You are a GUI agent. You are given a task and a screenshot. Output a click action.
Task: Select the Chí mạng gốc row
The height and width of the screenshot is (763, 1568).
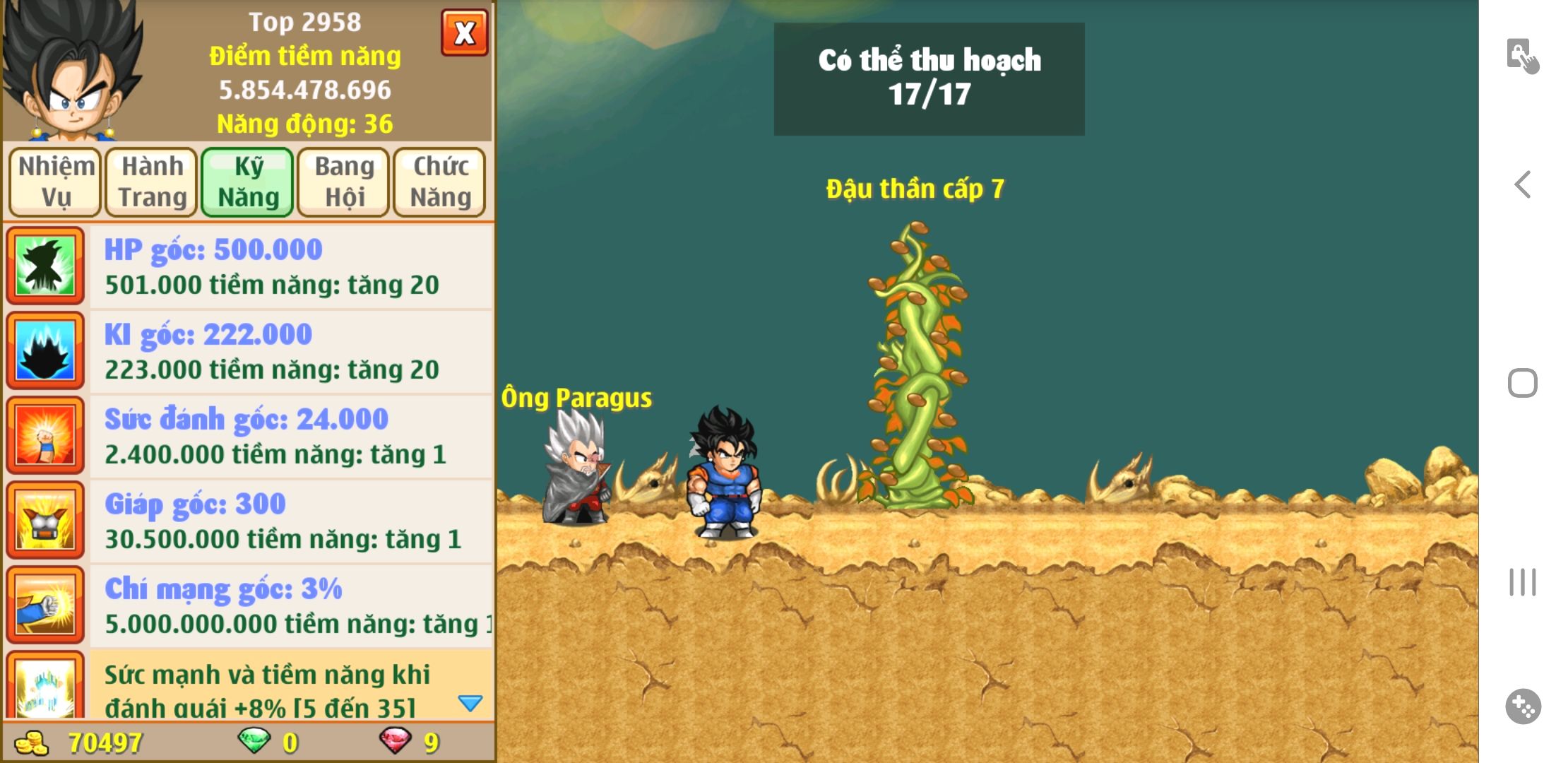click(290, 606)
